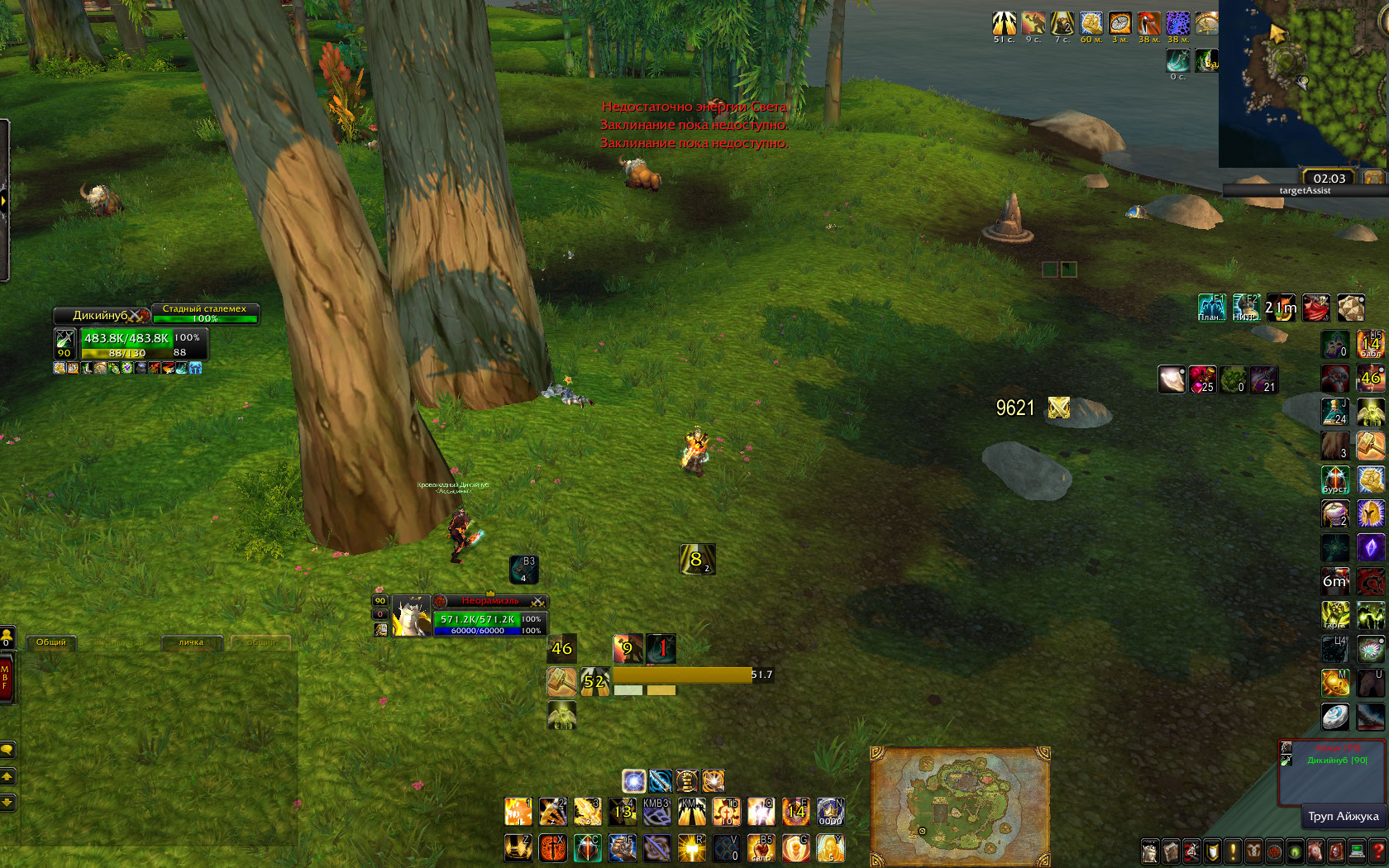The height and width of the screenshot is (868, 1389).
Task: Cast the fist ability labeled сало
Action: pyautogui.click(x=761, y=847)
